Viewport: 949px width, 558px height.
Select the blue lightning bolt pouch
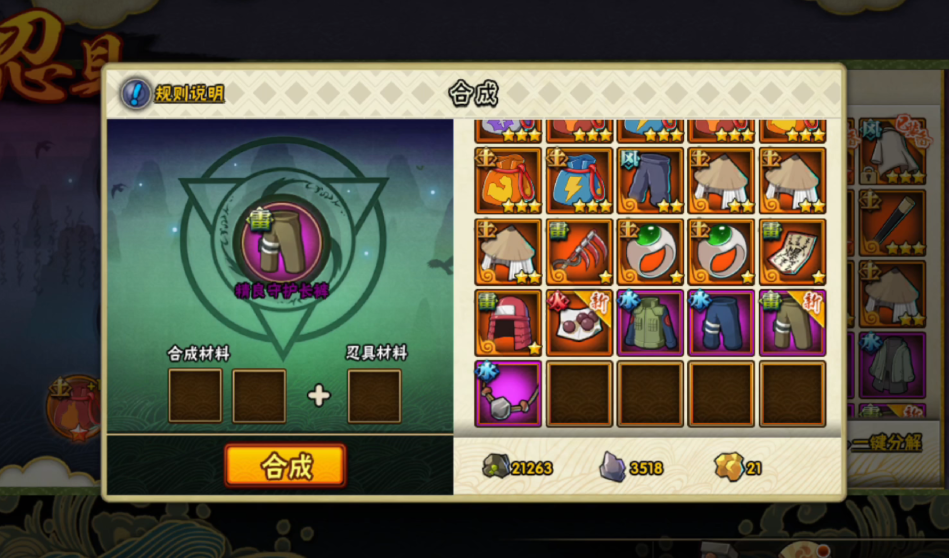point(579,181)
